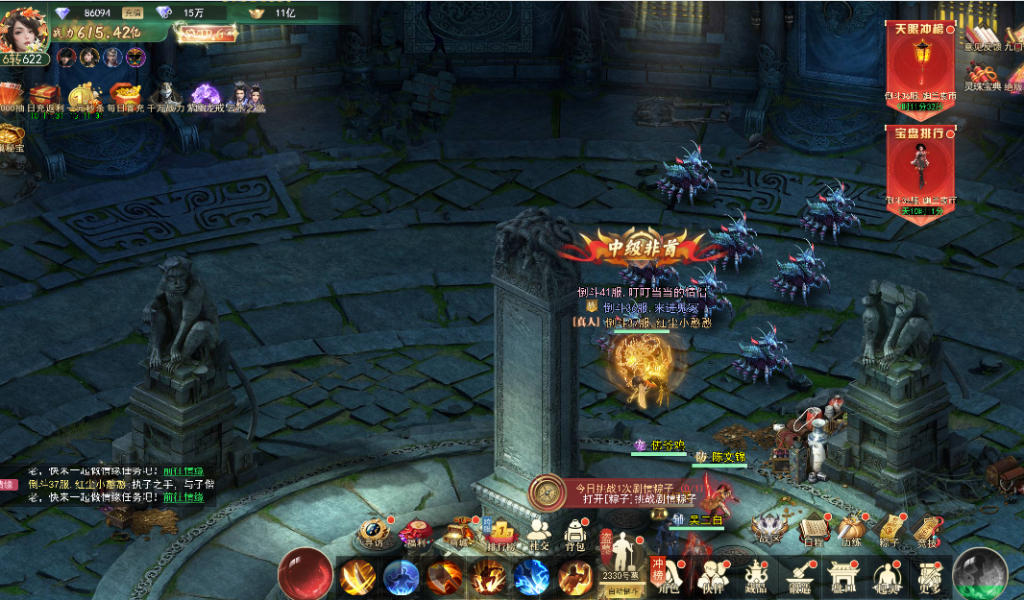1024x600 pixels.
Task: Activate the blue lightning skill
Action: point(531,578)
